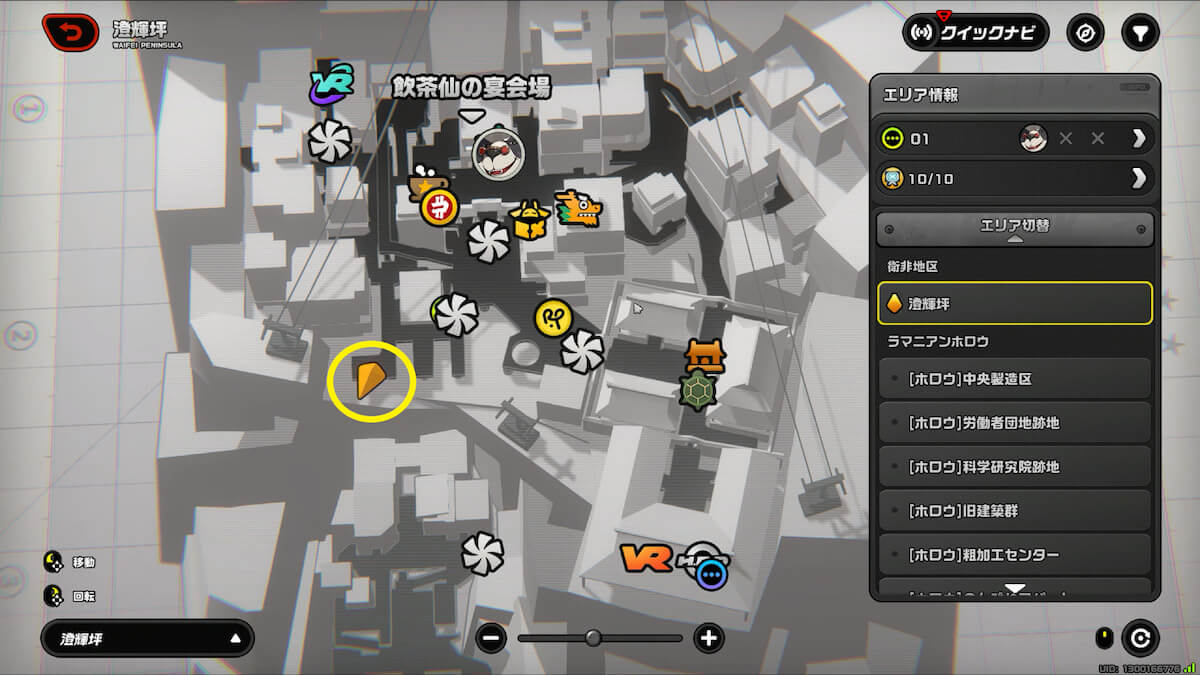1200x675 pixels.
Task: Select [ホロウ]科学研究院跡地 area
Action: (x=1015, y=467)
